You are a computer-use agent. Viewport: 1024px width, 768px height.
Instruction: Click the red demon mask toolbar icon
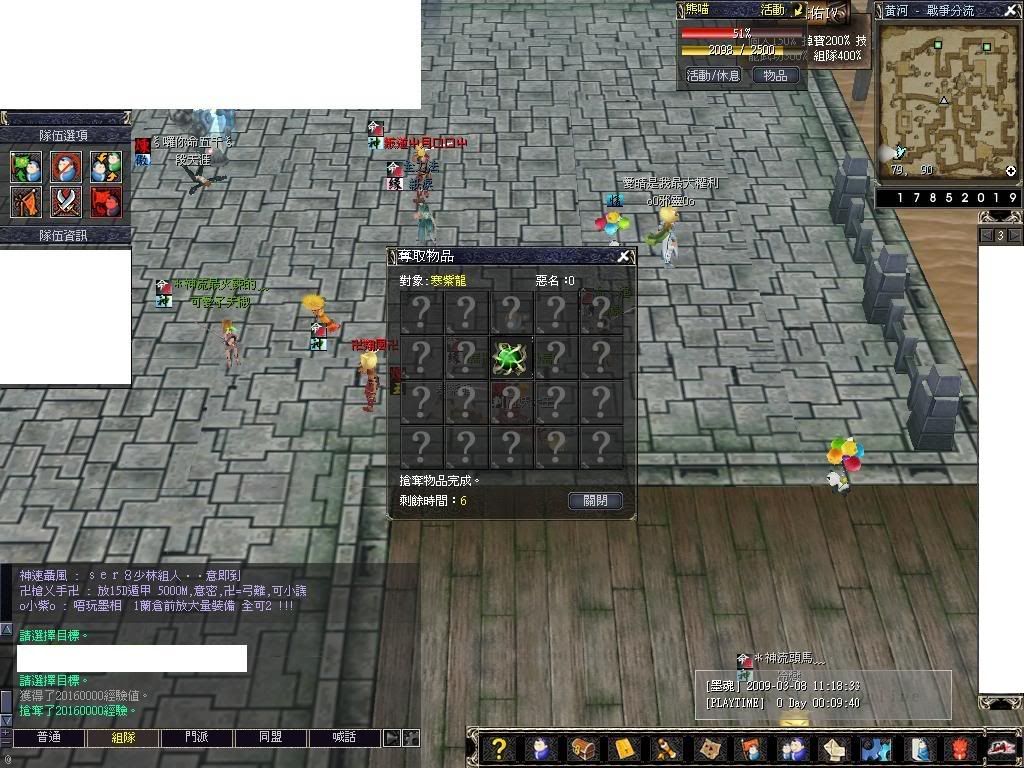960,748
